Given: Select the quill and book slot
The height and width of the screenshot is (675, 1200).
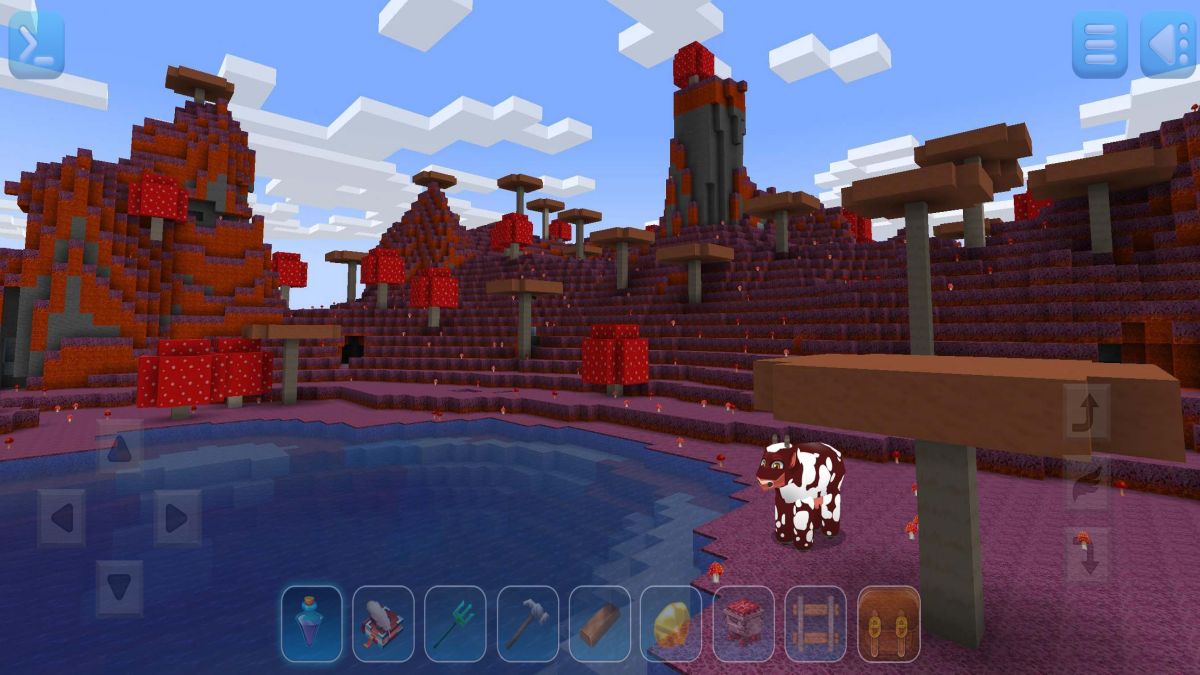Looking at the screenshot, I should pyautogui.click(x=383, y=624).
